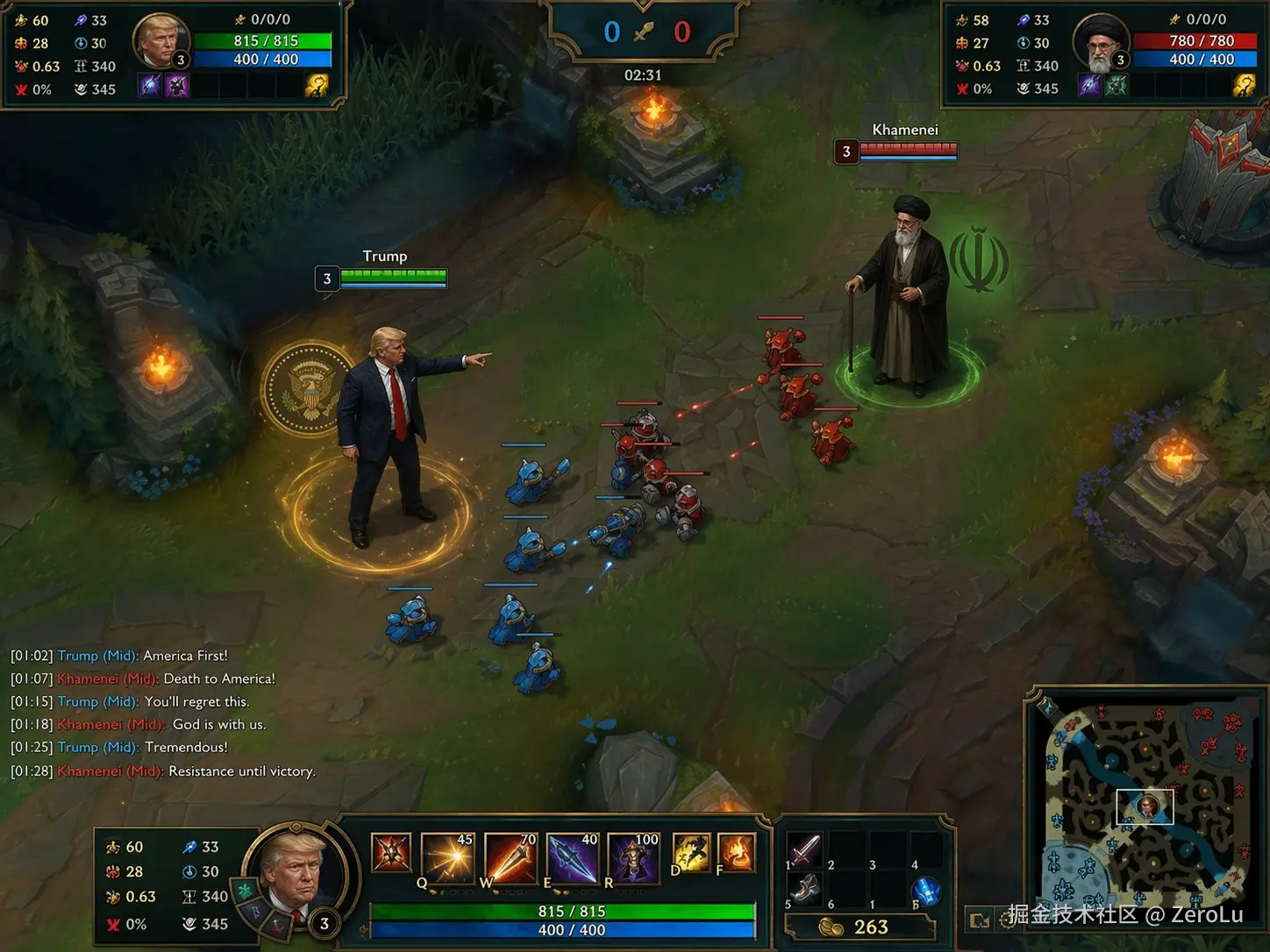
Task: Select the boots item in slot 5
Action: [x=804, y=889]
